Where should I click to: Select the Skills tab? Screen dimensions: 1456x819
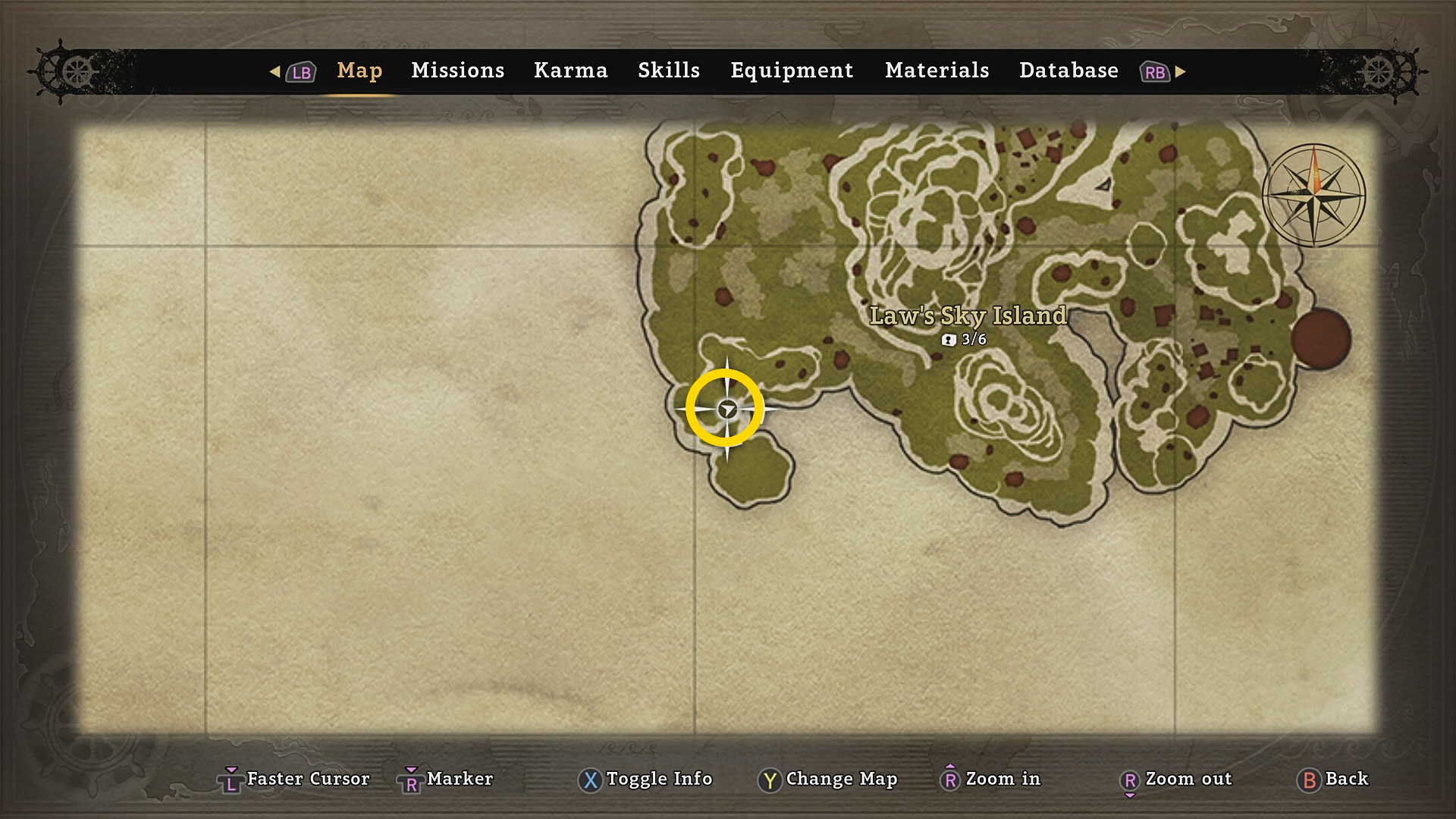(668, 71)
